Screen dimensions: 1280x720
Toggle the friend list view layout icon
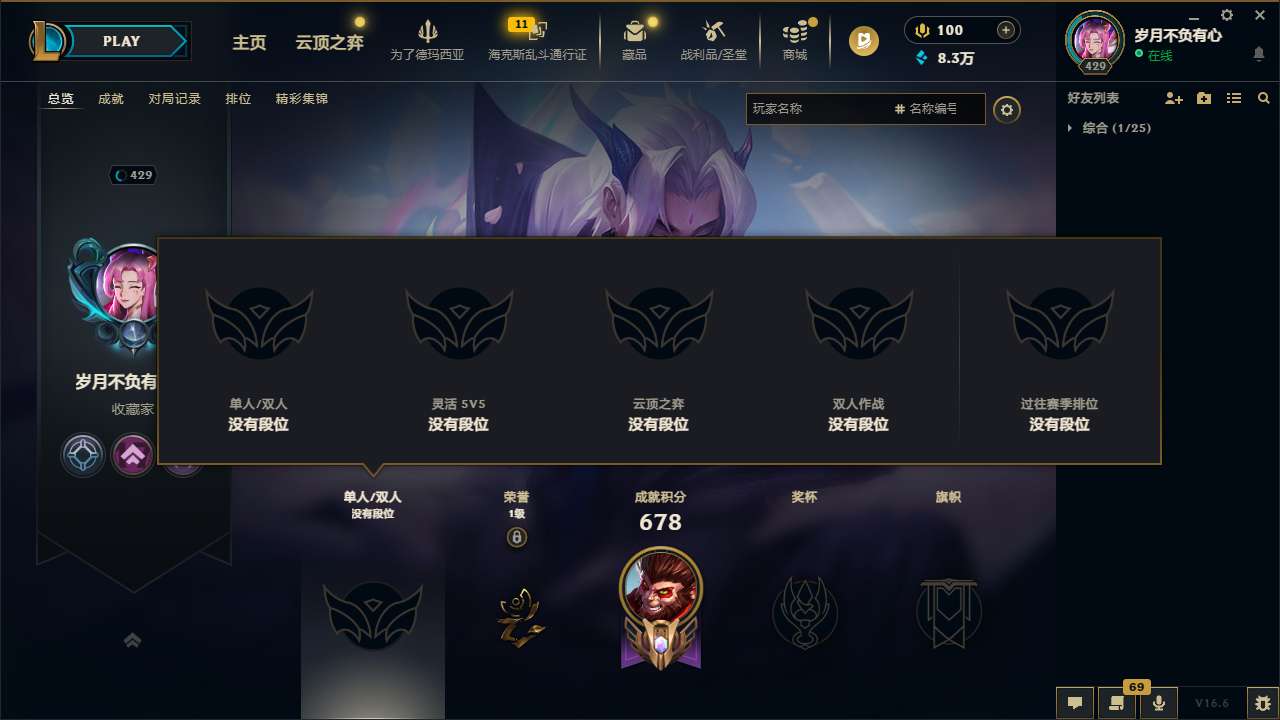tap(1234, 98)
